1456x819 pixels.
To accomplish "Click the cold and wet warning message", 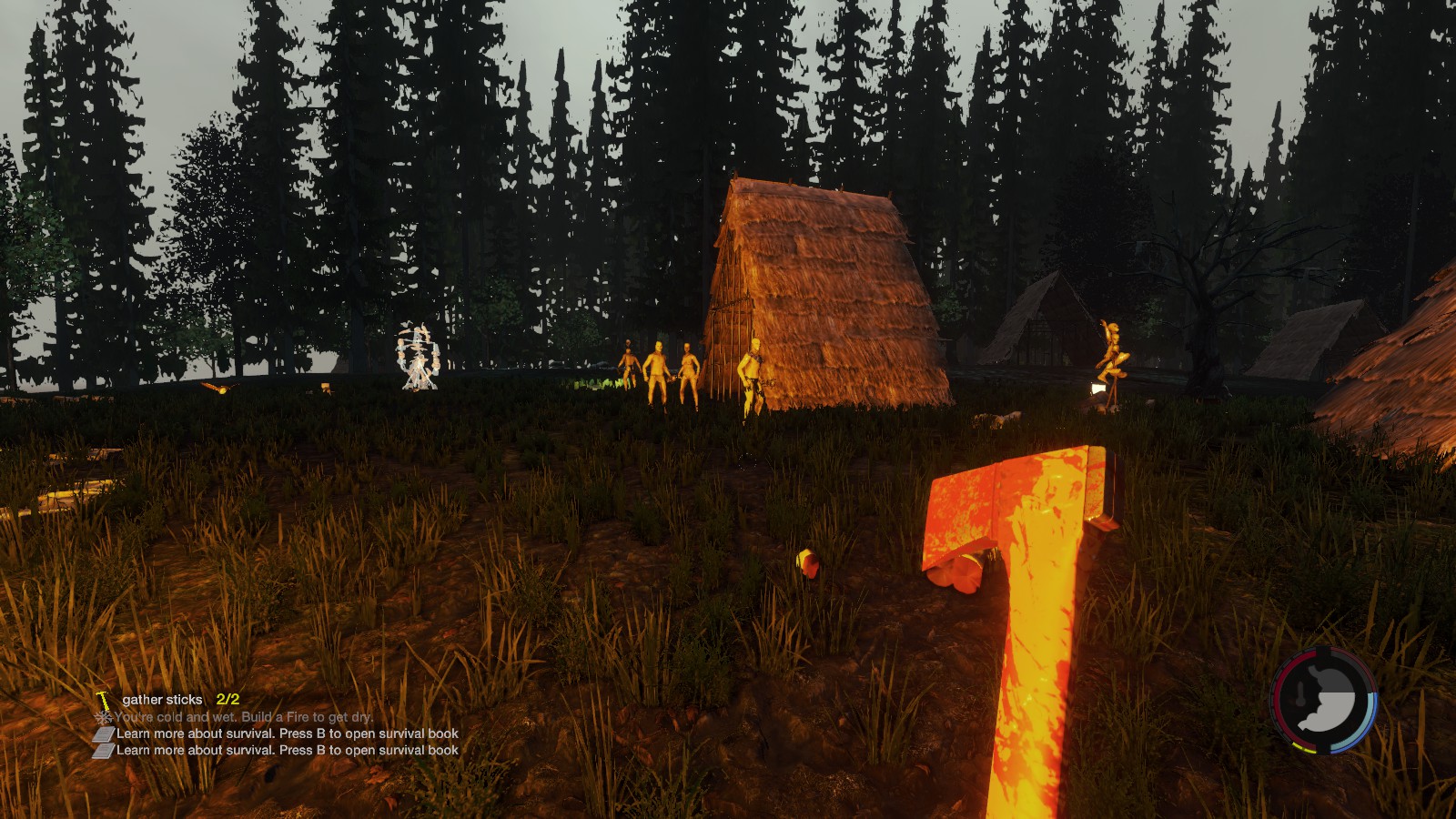I will [x=243, y=717].
